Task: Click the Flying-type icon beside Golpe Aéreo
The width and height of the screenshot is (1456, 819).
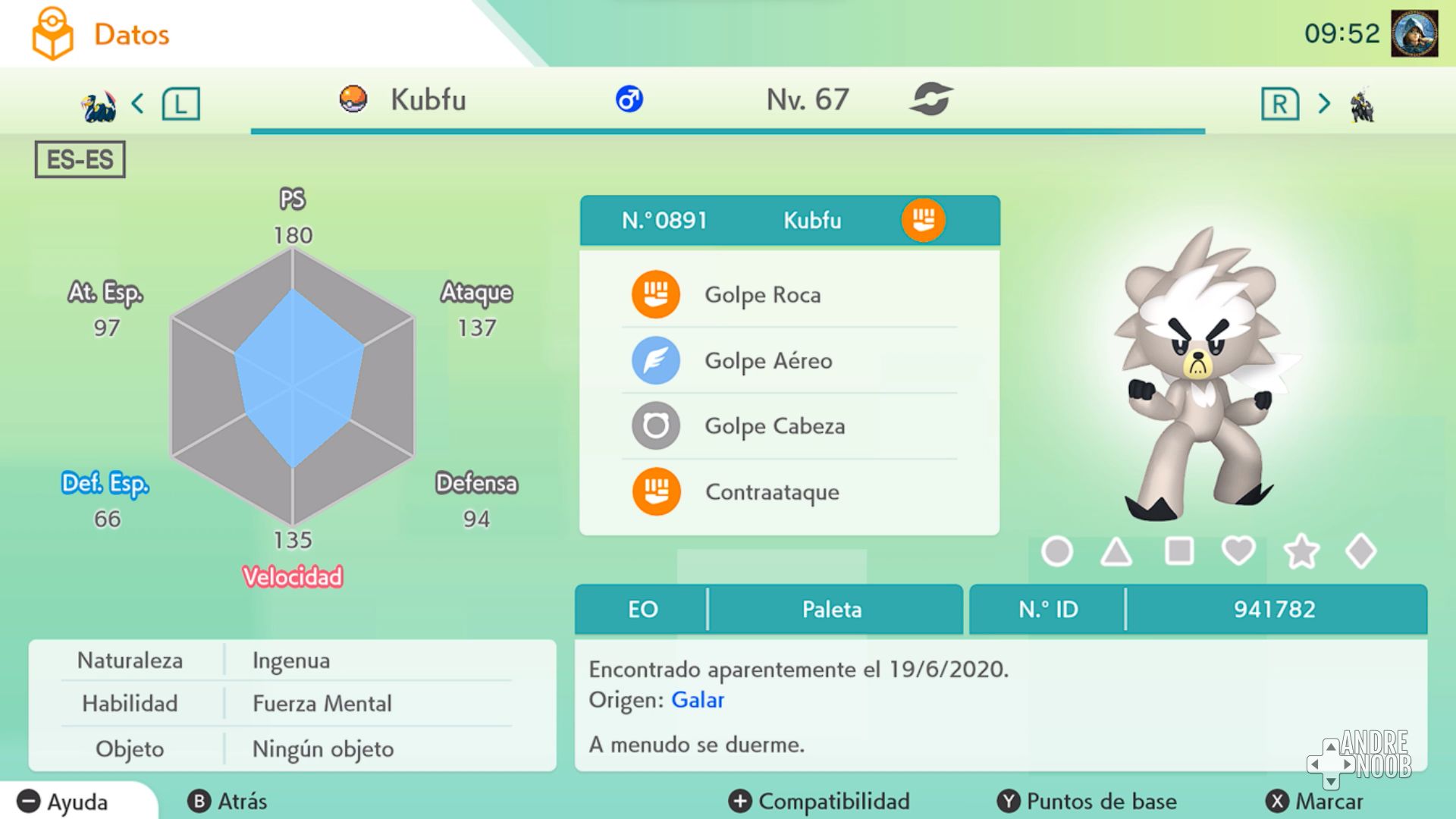Action: [657, 360]
